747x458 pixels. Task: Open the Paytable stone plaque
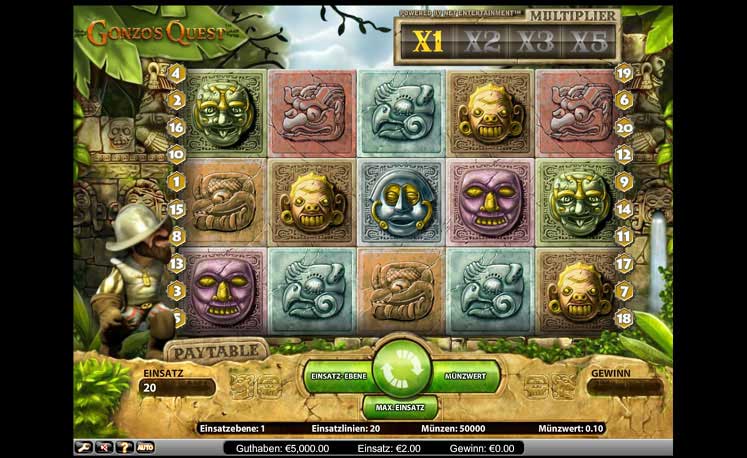[x=216, y=351]
